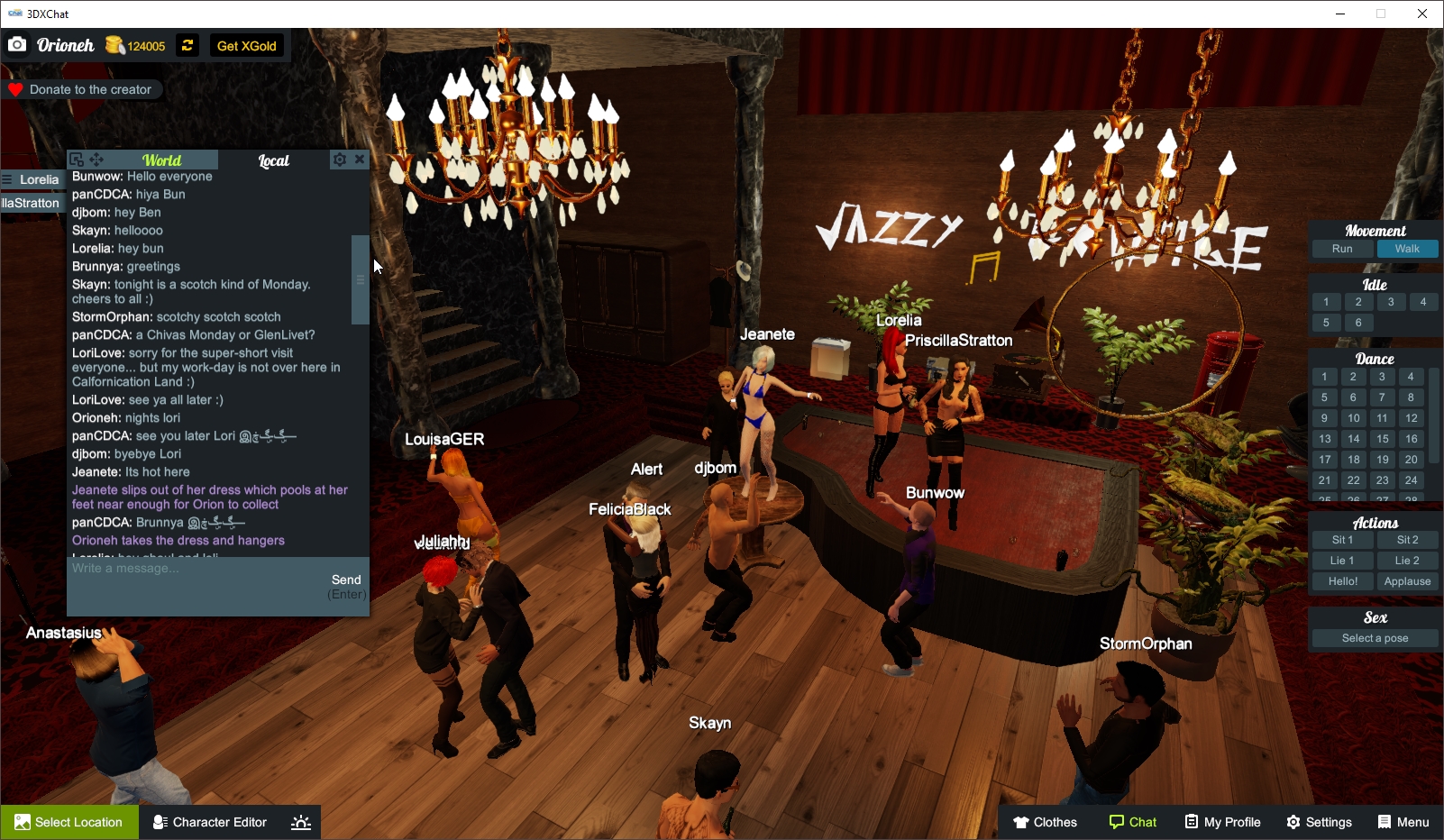Open the Select Location screen

point(69,822)
